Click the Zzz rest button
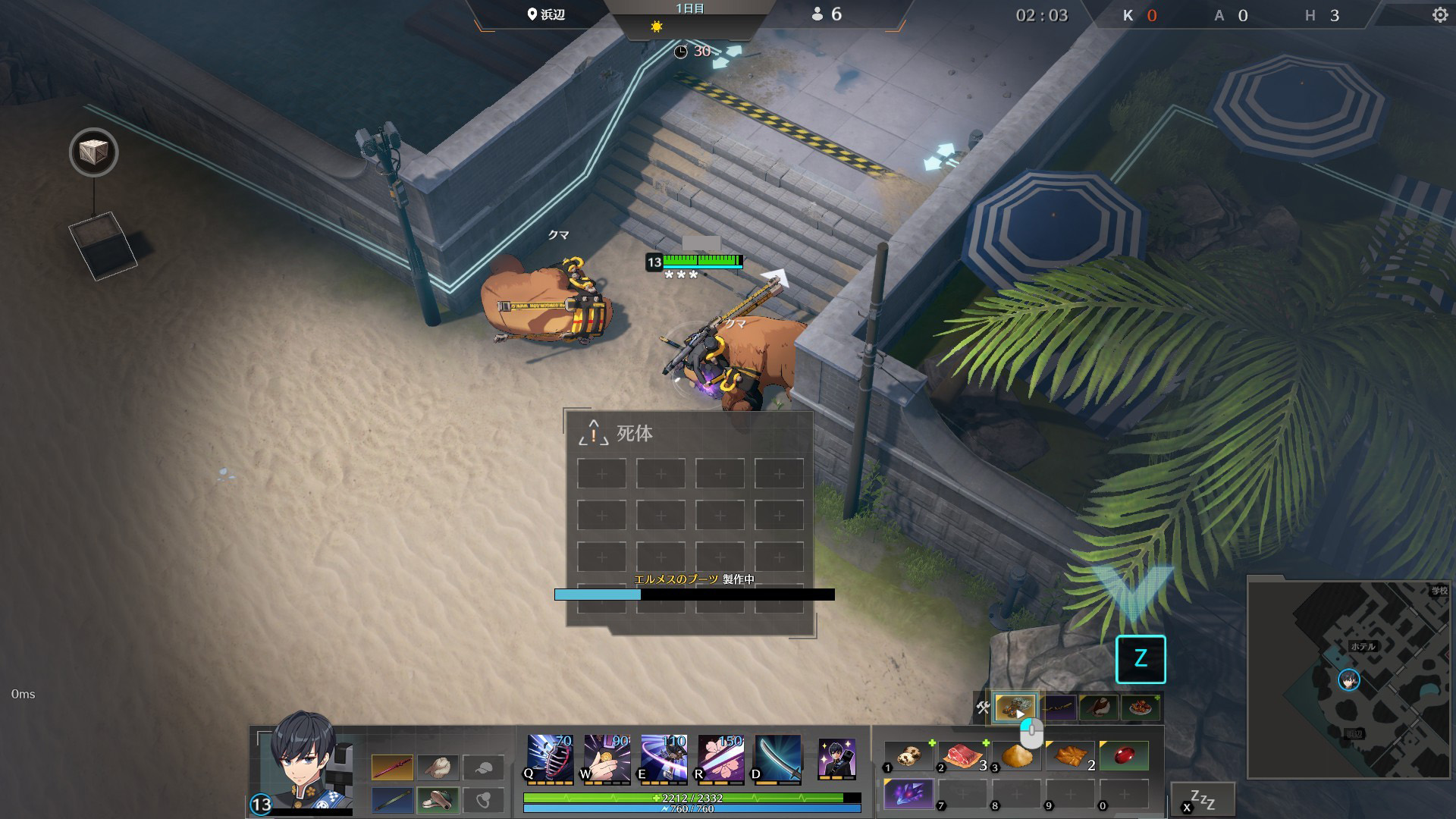The image size is (1456, 819). click(1203, 799)
